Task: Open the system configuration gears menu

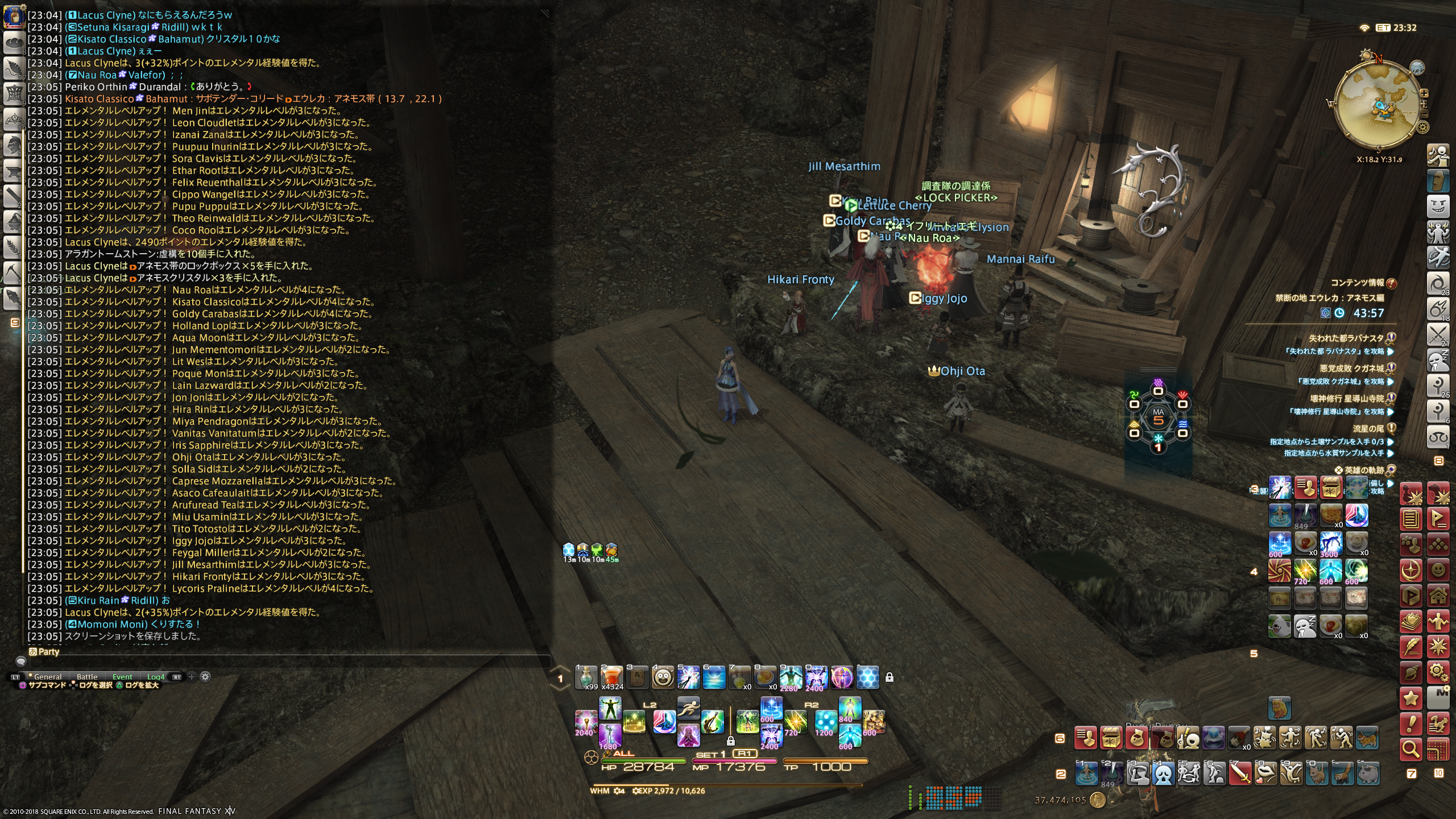Action: click(1438, 672)
